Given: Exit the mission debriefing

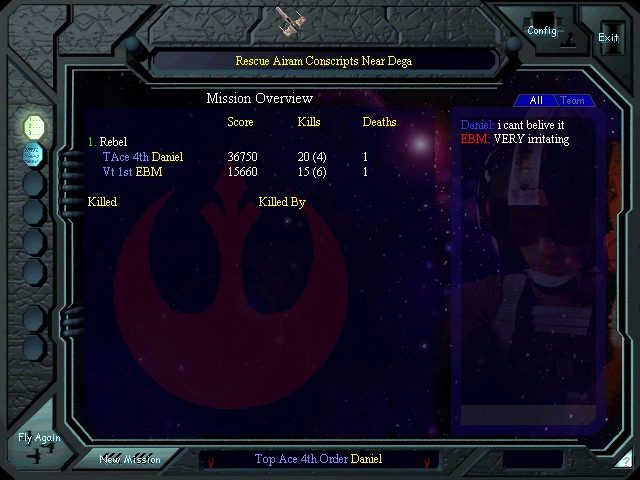Looking at the screenshot, I should 608,37.
